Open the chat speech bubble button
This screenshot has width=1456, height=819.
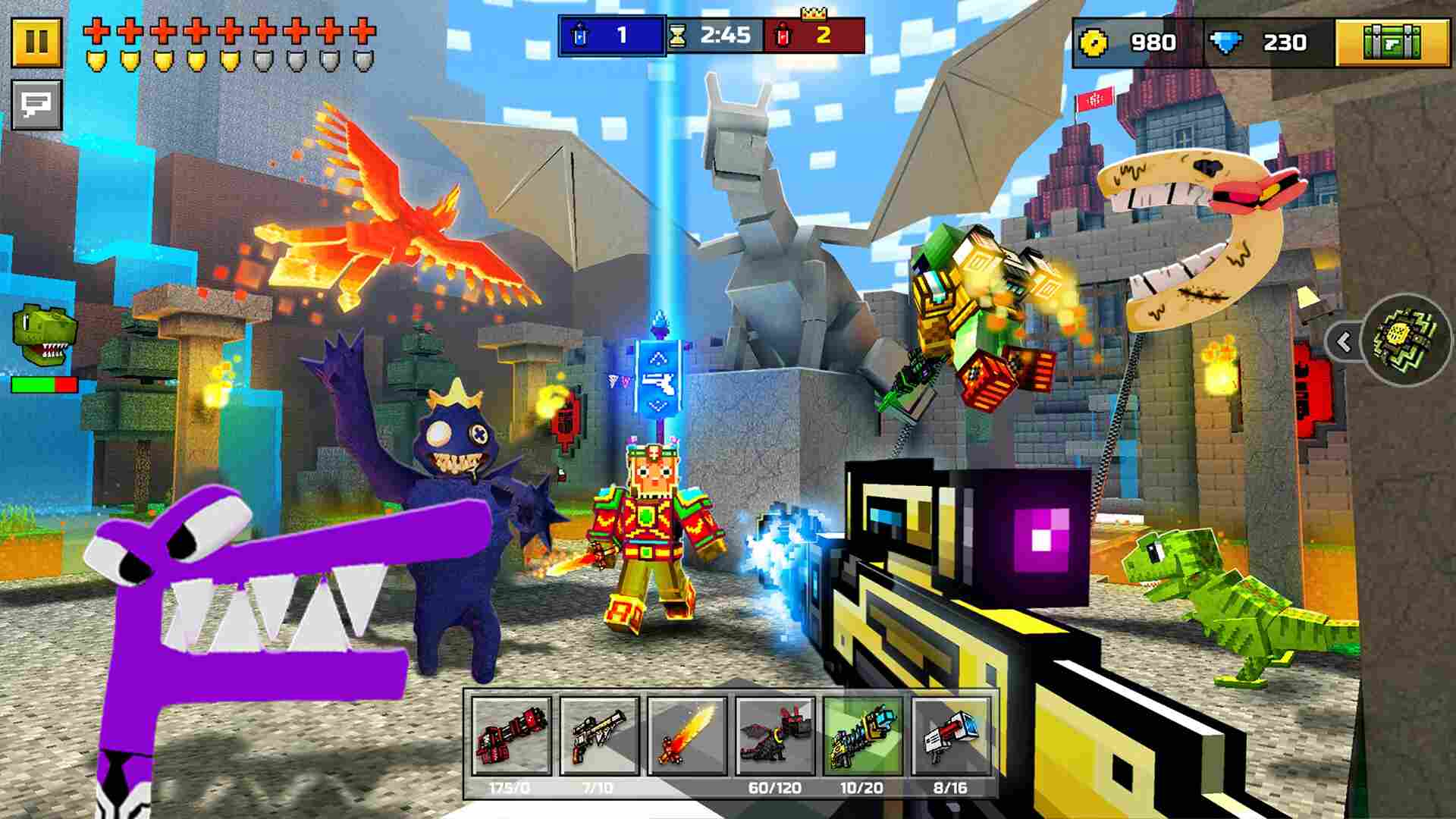[36, 104]
